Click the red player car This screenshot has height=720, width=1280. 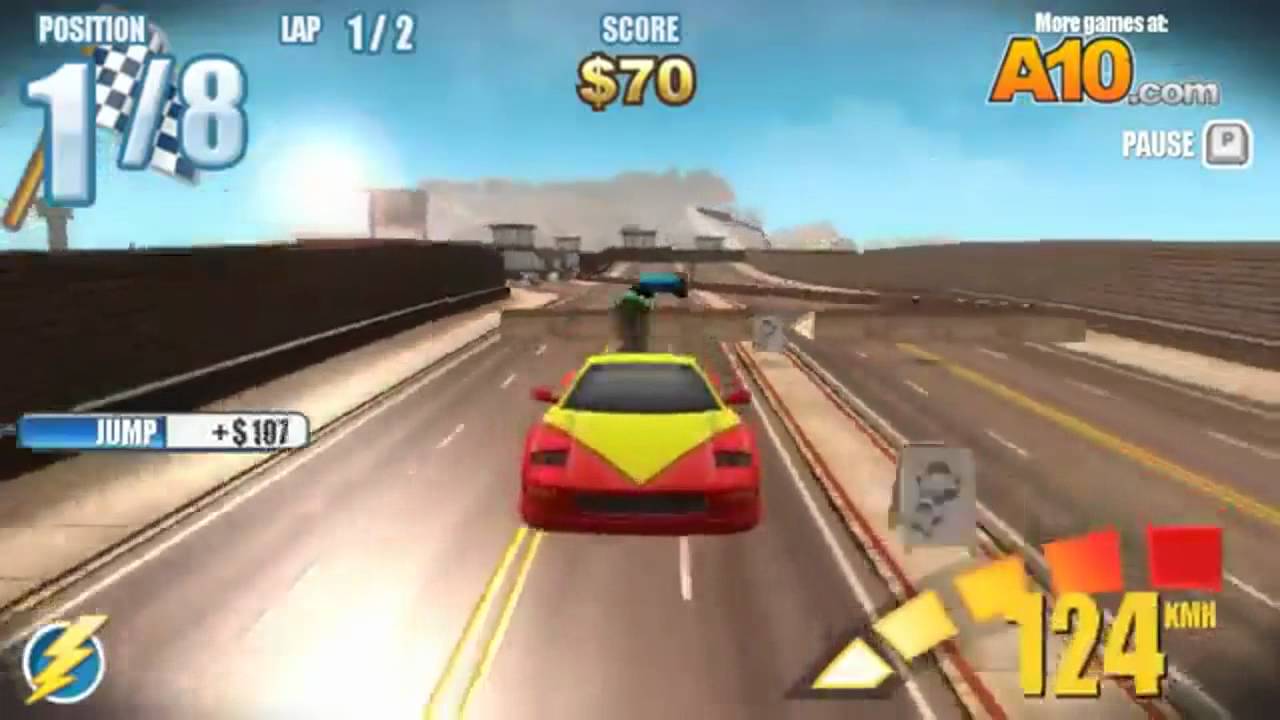tap(640, 440)
